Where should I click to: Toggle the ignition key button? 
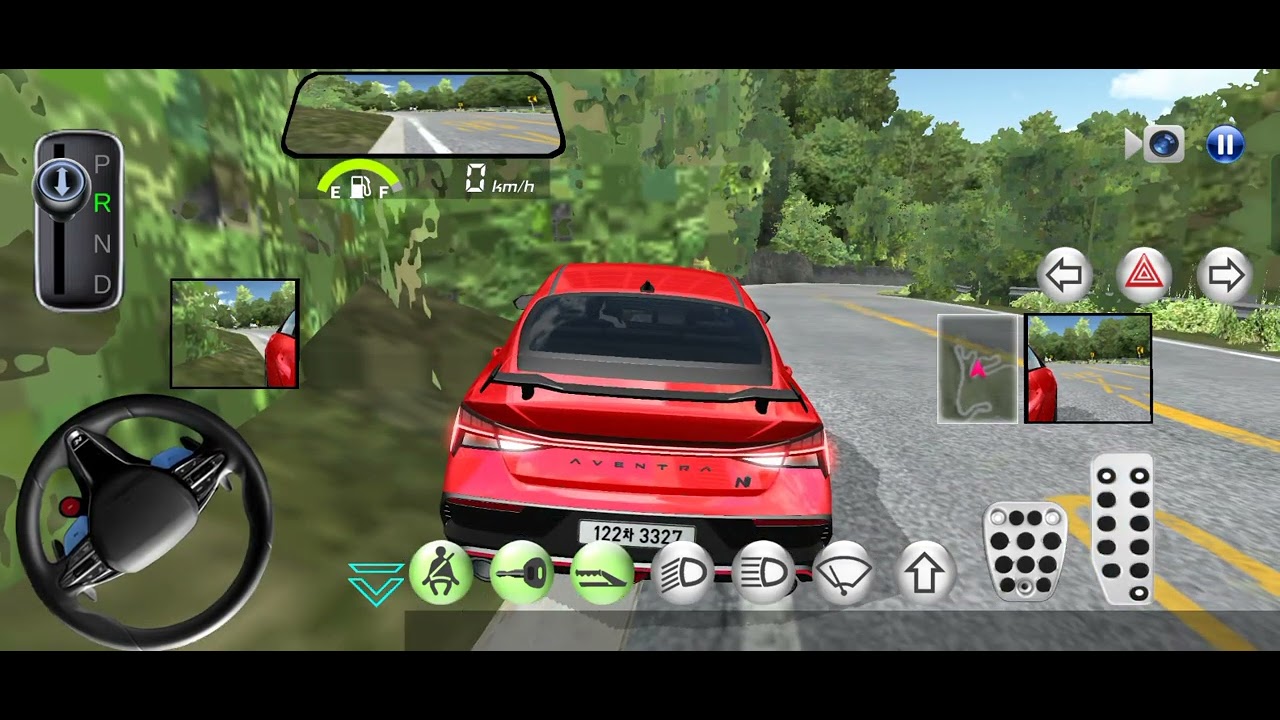[x=521, y=573]
